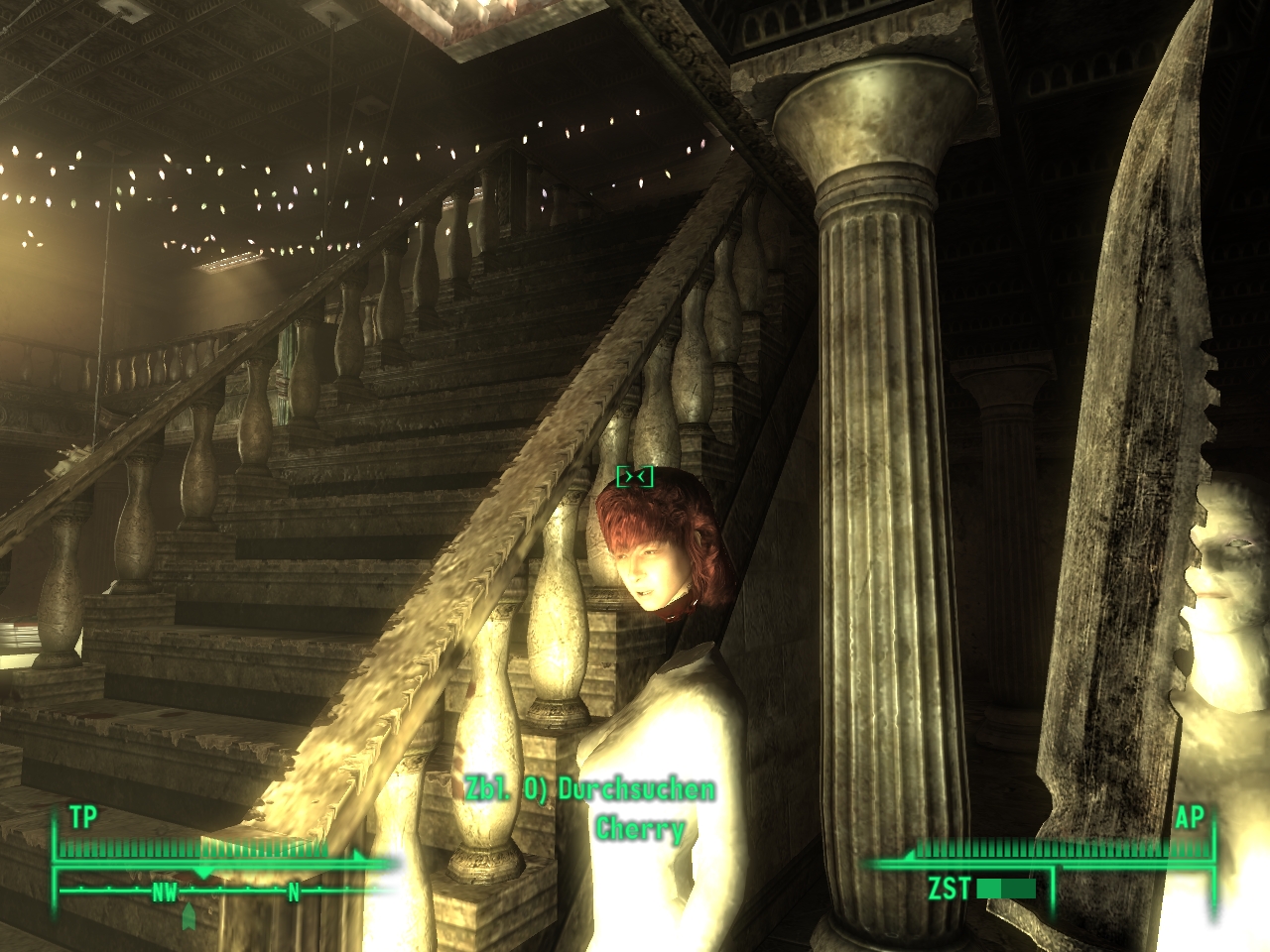Click the compass strip showing NW and N
This screenshot has width=1270, height=952.
click(x=226, y=892)
